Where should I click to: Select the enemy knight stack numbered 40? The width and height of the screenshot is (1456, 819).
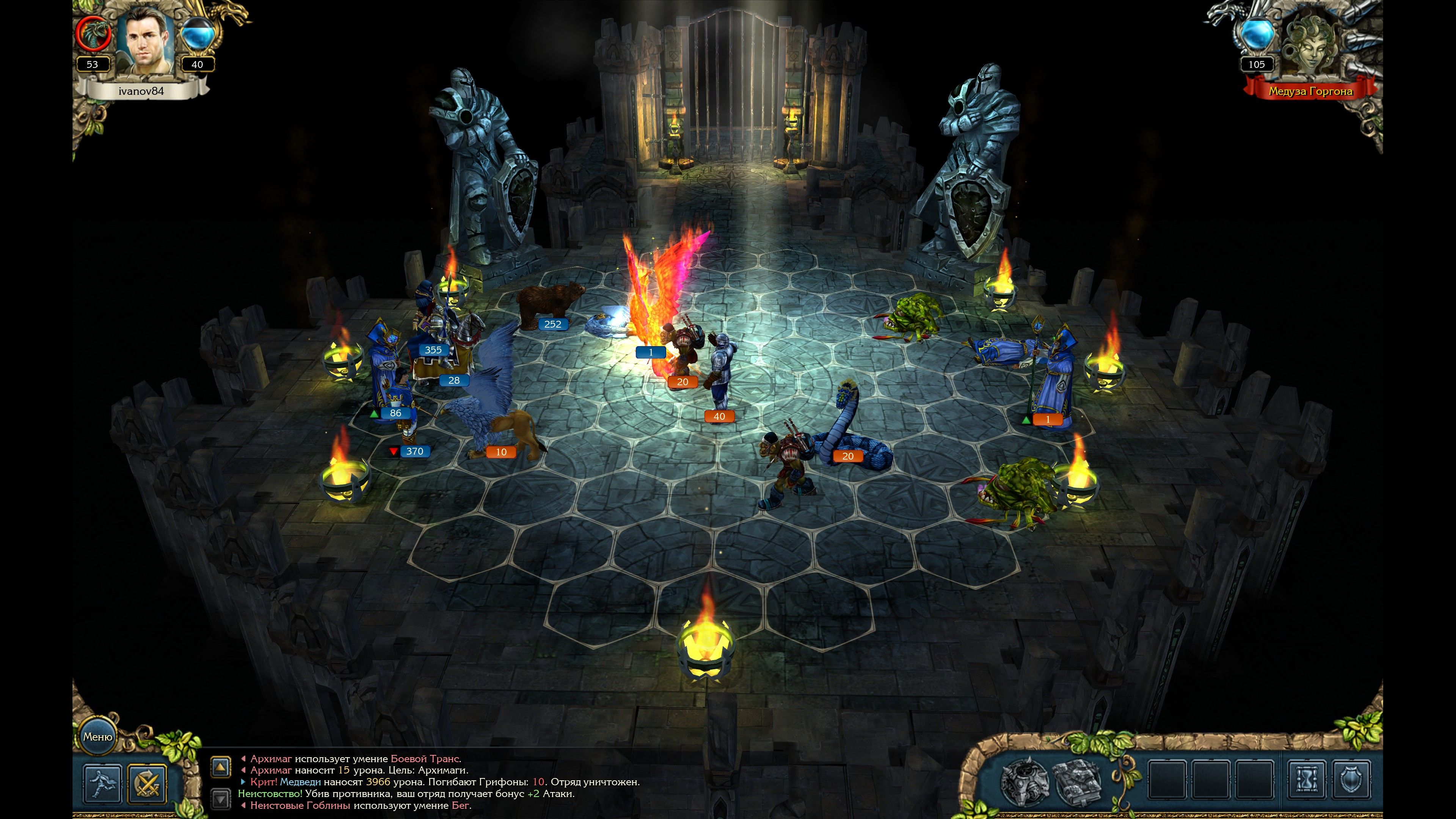point(721,373)
